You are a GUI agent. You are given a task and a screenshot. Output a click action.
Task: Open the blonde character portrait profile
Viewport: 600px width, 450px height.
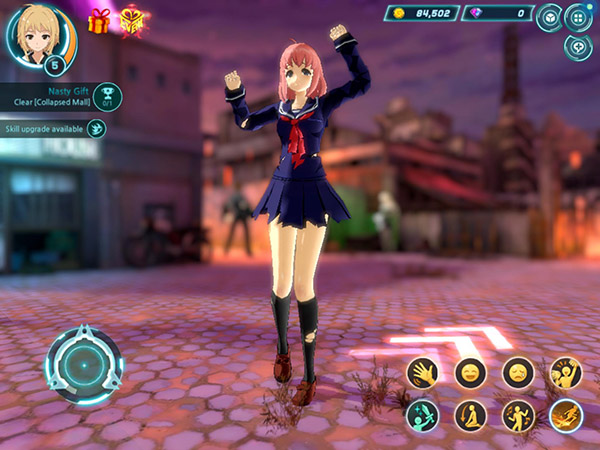coord(38,36)
